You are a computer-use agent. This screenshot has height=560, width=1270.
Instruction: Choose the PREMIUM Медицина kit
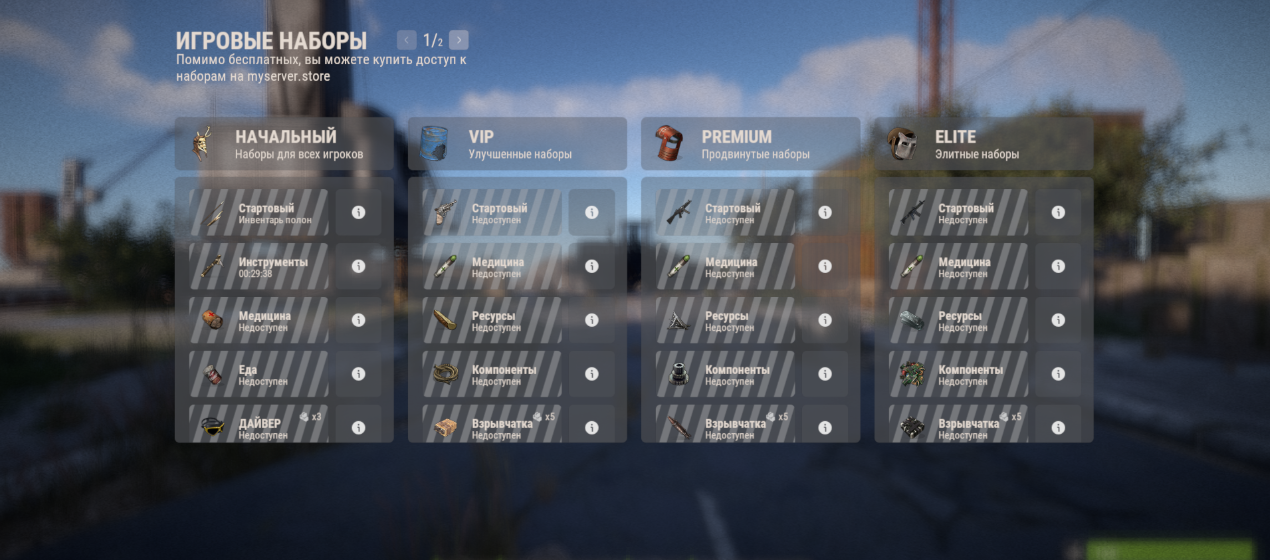point(724,267)
